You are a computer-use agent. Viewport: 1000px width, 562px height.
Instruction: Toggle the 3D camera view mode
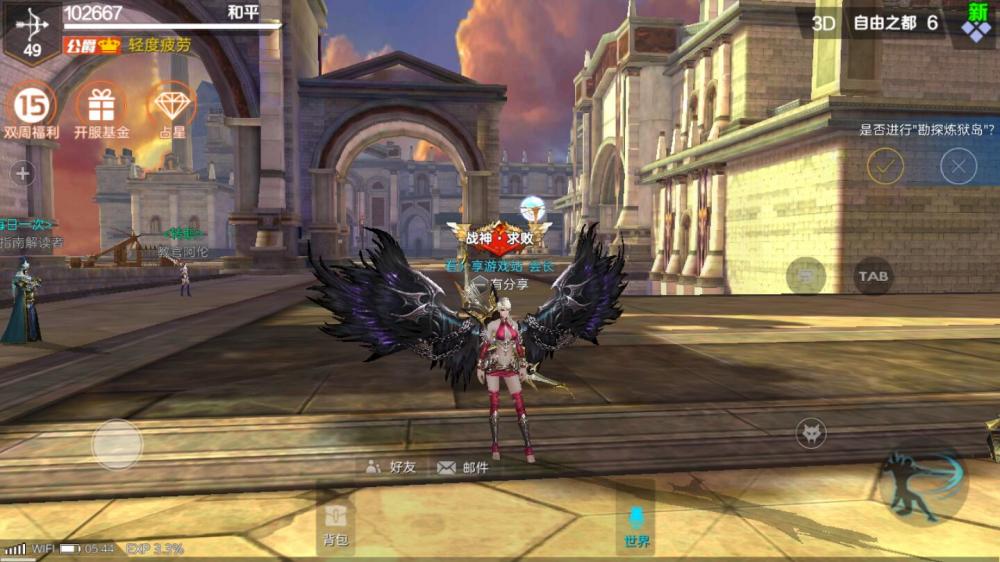click(823, 22)
